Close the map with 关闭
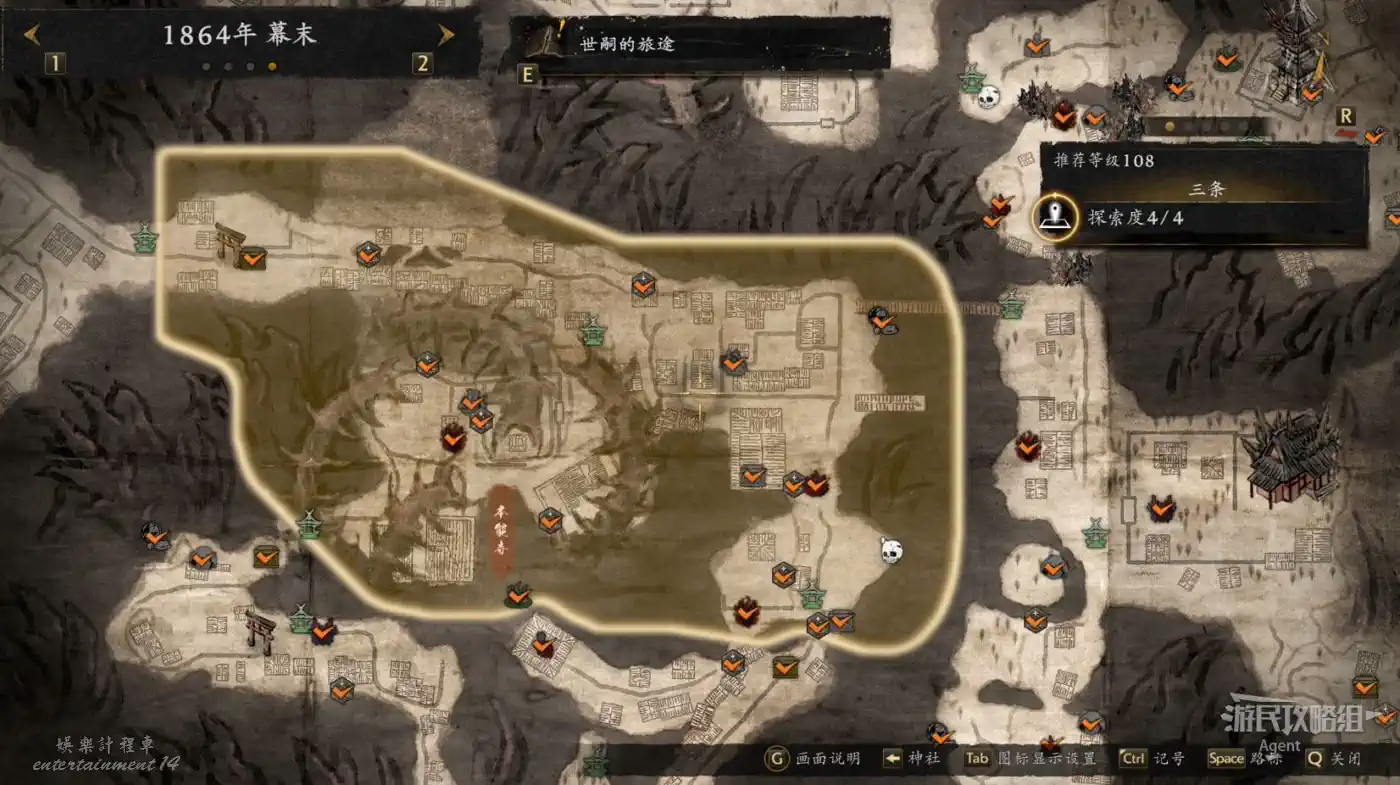The width and height of the screenshot is (1400, 785). pos(1334,758)
